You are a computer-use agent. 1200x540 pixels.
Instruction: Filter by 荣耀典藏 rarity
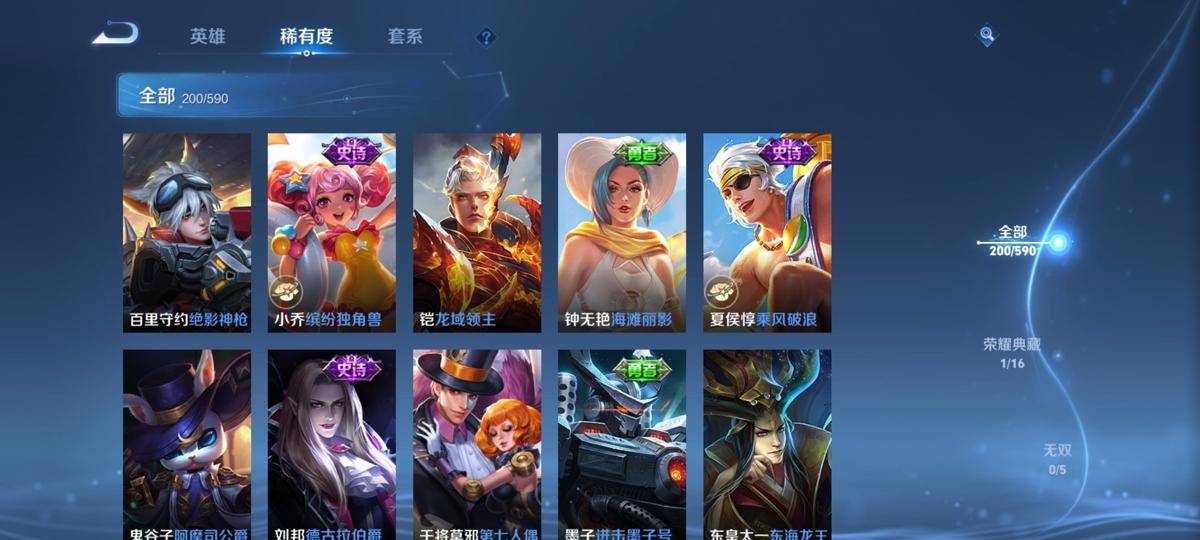[1012, 353]
